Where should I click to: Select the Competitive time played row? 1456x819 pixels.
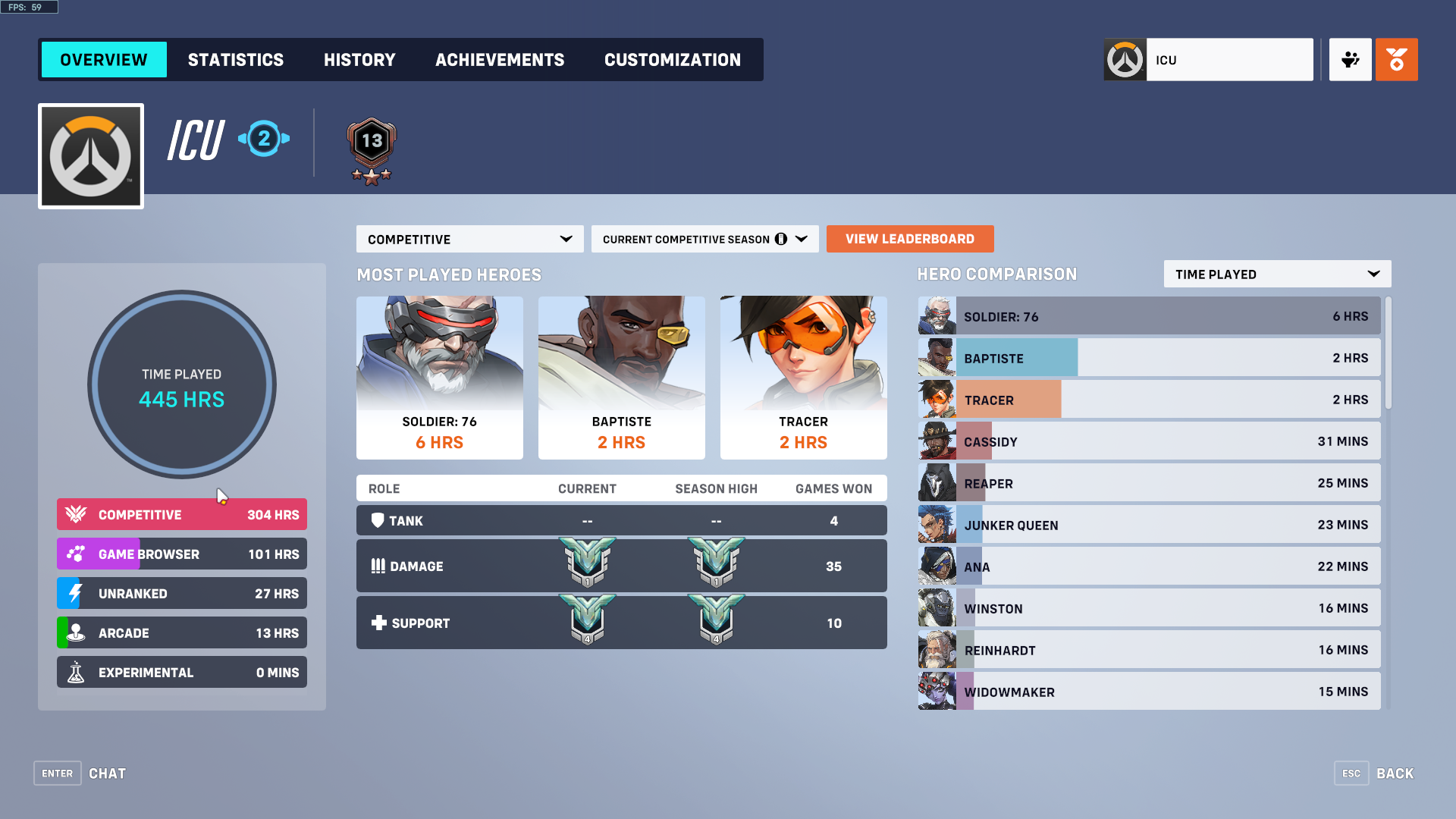[x=182, y=514]
